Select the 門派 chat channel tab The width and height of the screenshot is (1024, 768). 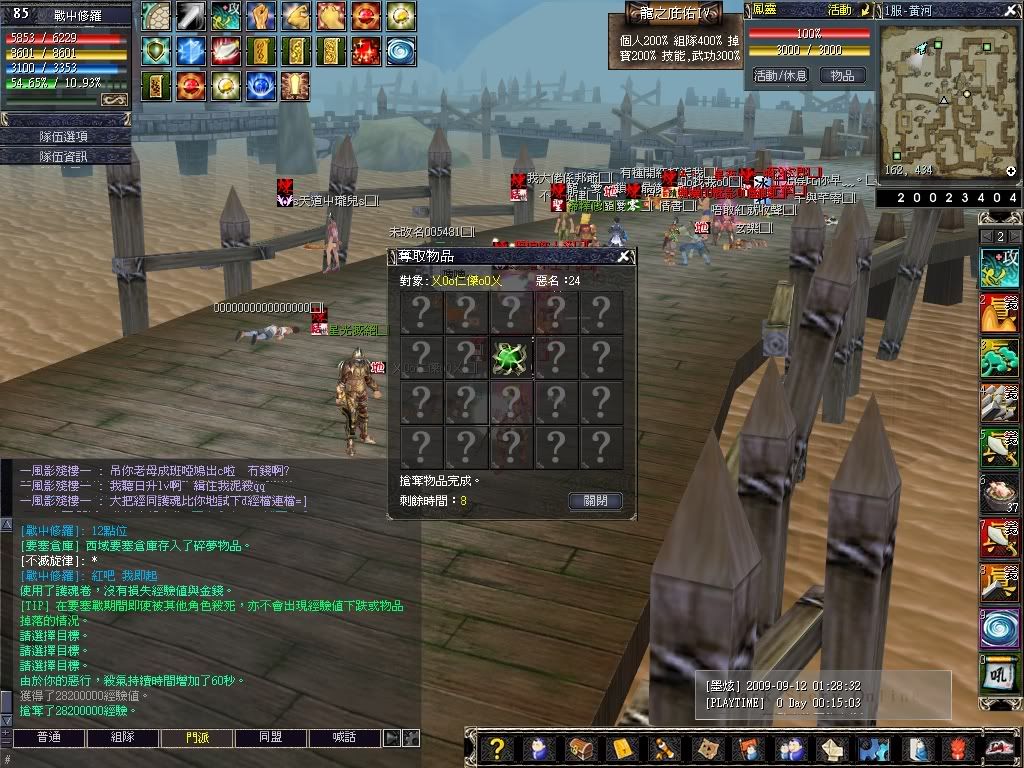pyautogui.click(x=197, y=738)
